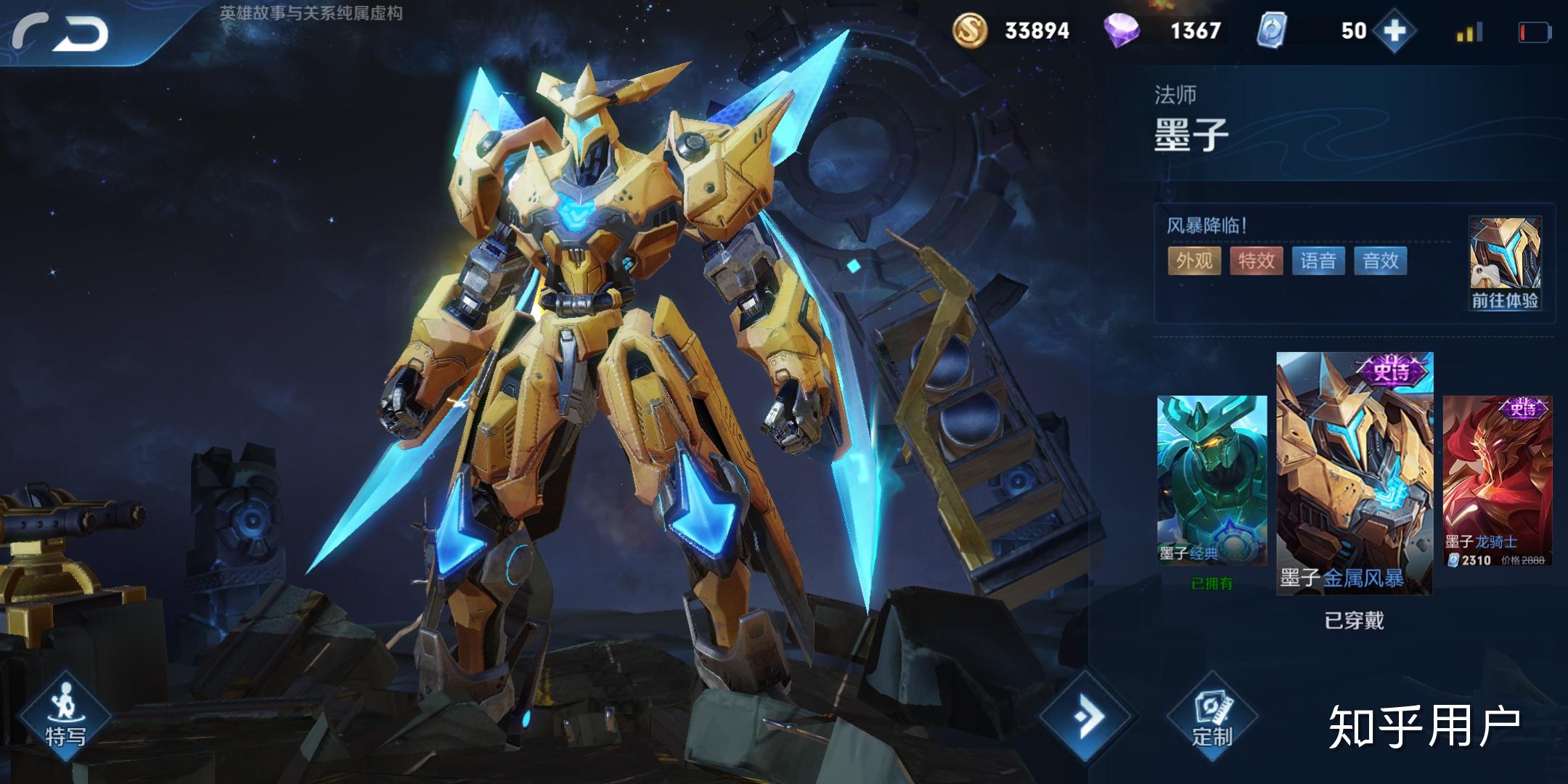Tap the purple diamond currency icon
1568x784 pixels.
[1121, 31]
